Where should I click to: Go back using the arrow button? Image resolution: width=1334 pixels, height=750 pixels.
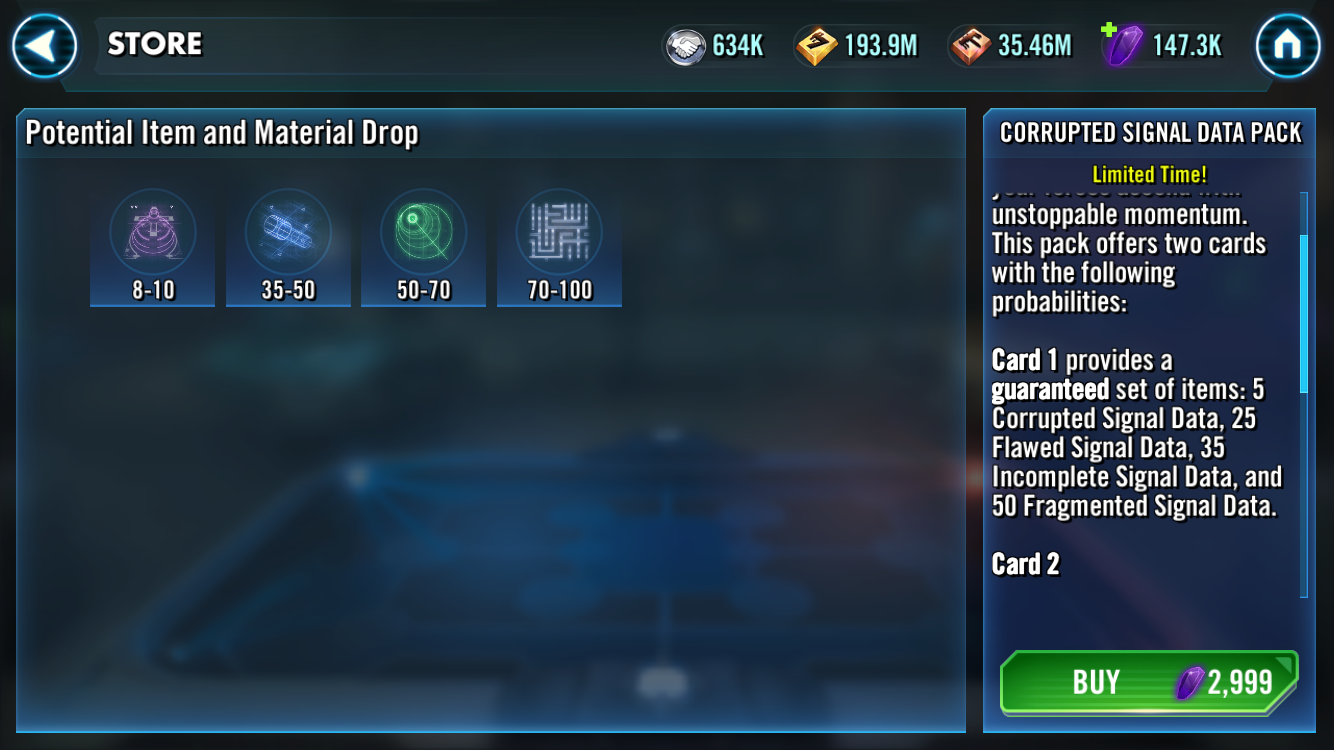click(45, 46)
